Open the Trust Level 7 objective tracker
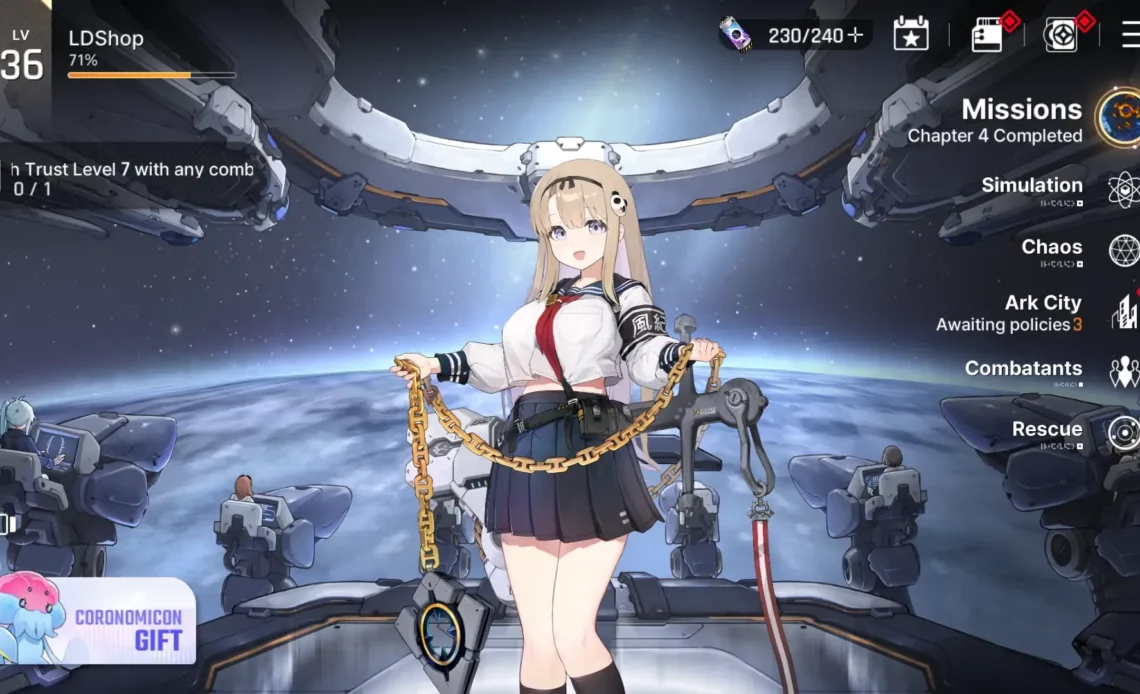The height and width of the screenshot is (694, 1140). (130, 179)
